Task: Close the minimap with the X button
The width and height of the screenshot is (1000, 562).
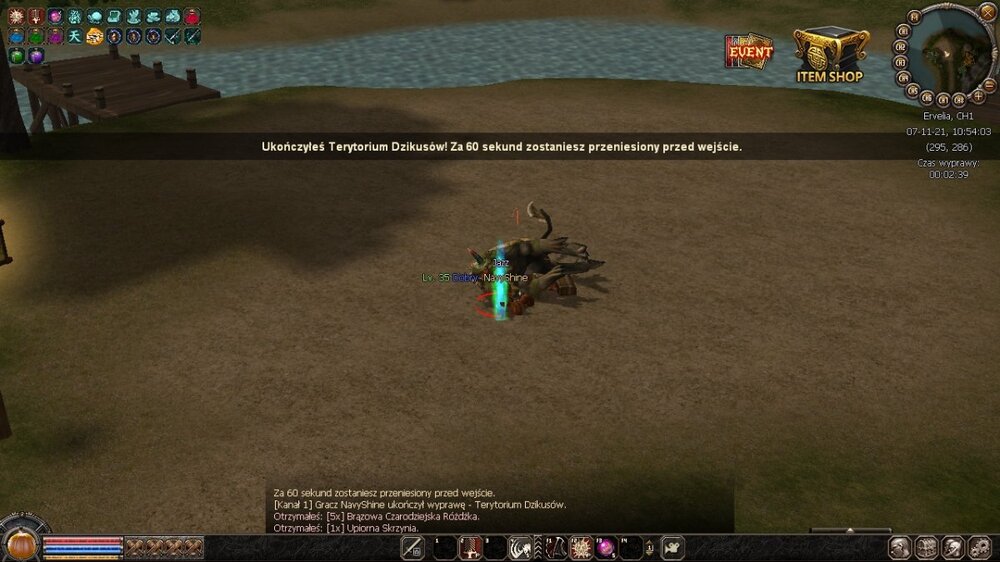Action: (x=988, y=12)
